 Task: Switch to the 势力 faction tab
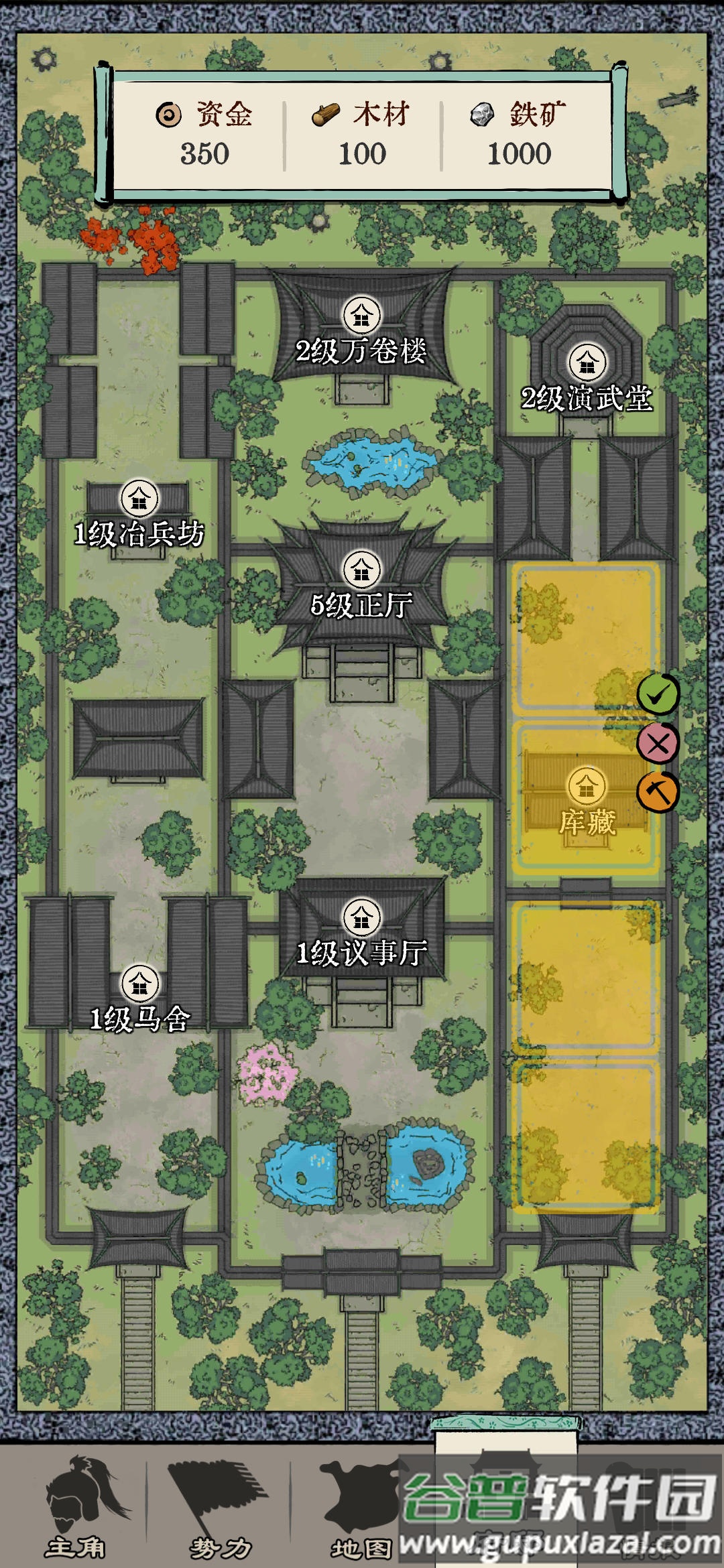pyautogui.click(x=219, y=1506)
